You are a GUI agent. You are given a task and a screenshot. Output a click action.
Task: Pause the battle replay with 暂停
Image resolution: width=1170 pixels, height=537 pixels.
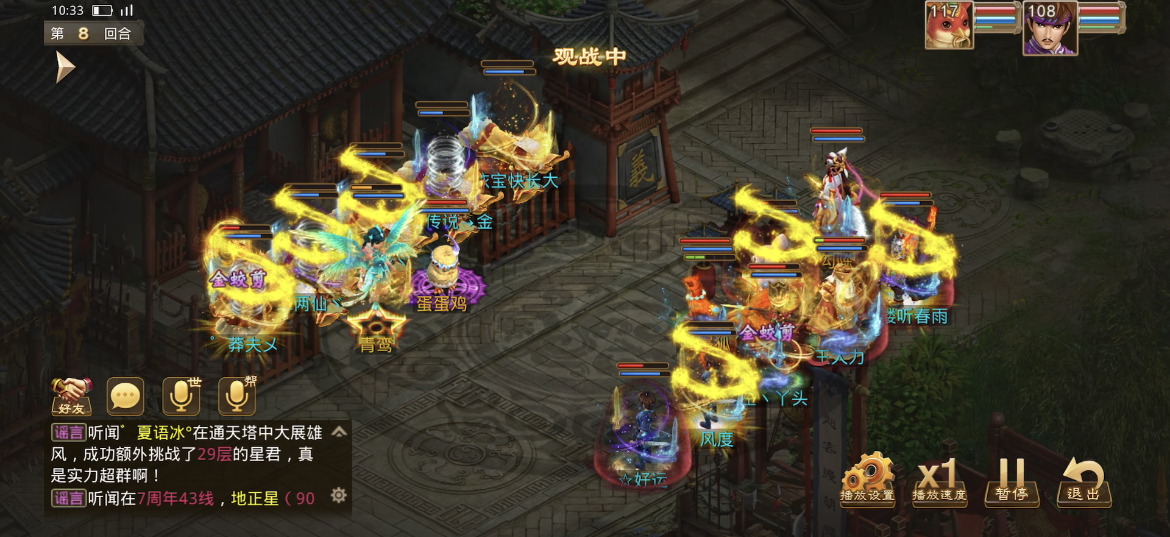tap(1011, 480)
